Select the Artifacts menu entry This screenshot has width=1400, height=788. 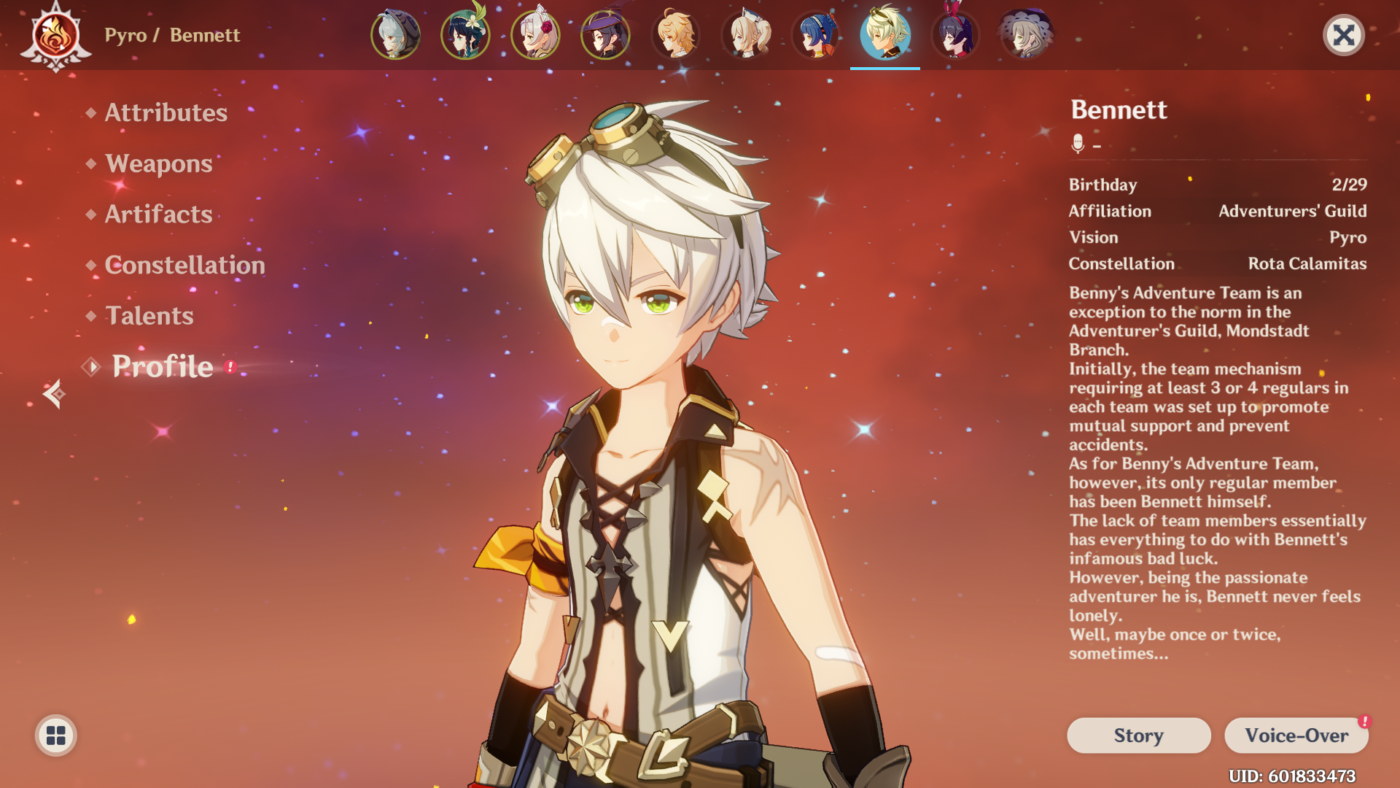tap(158, 214)
